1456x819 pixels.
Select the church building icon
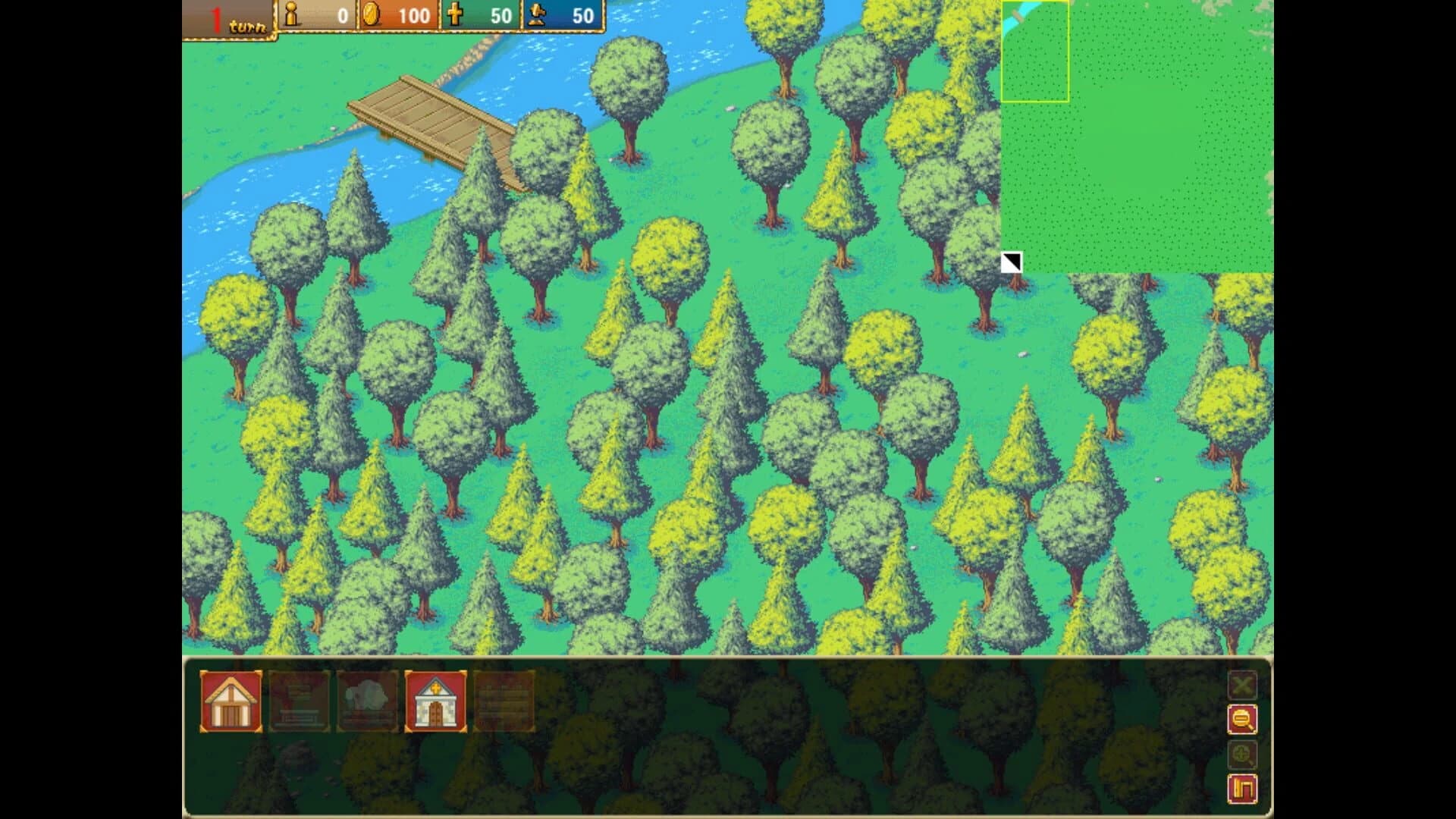tap(435, 701)
